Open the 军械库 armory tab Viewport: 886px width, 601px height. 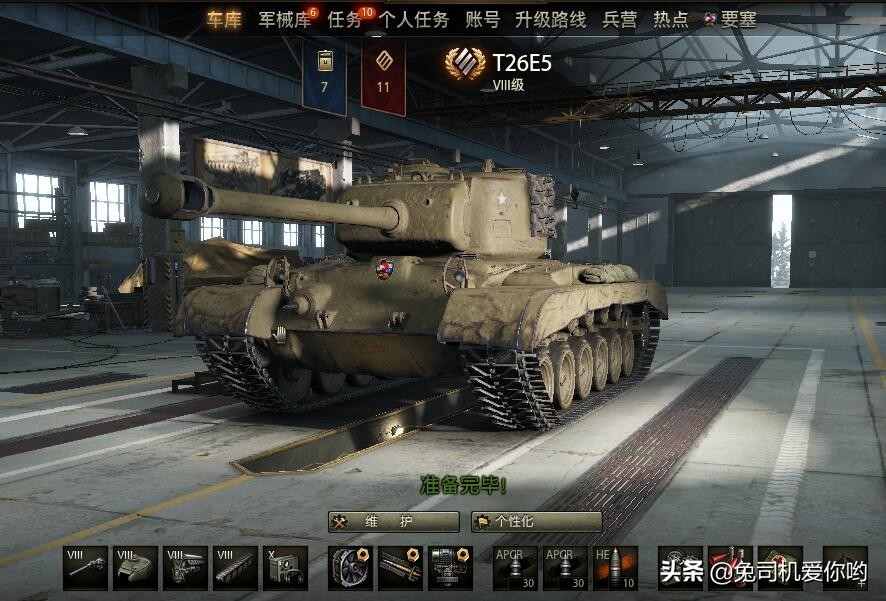point(284,20)
